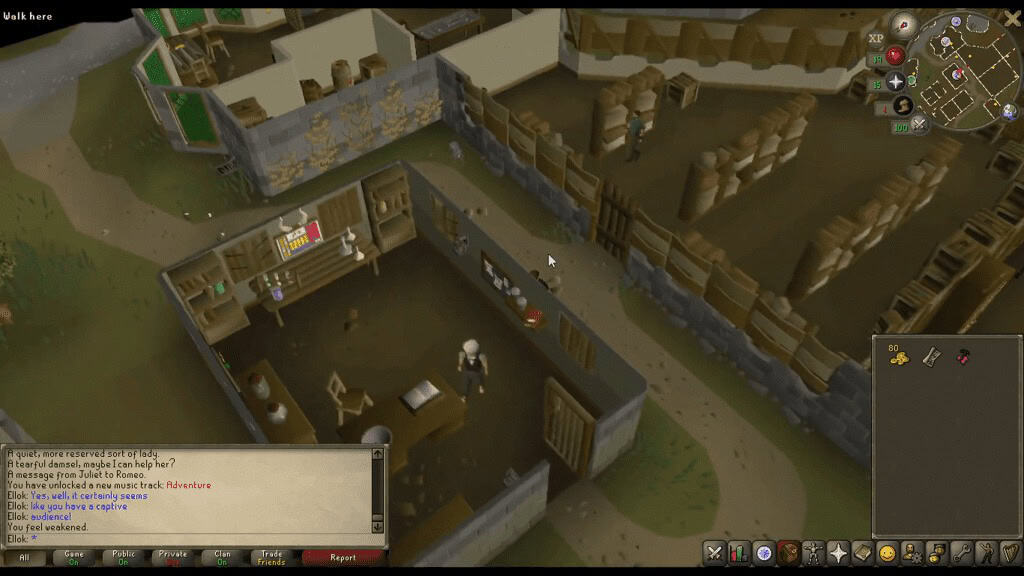
Task: Select the Inventory backpack tab
Action: click(789, 552)
